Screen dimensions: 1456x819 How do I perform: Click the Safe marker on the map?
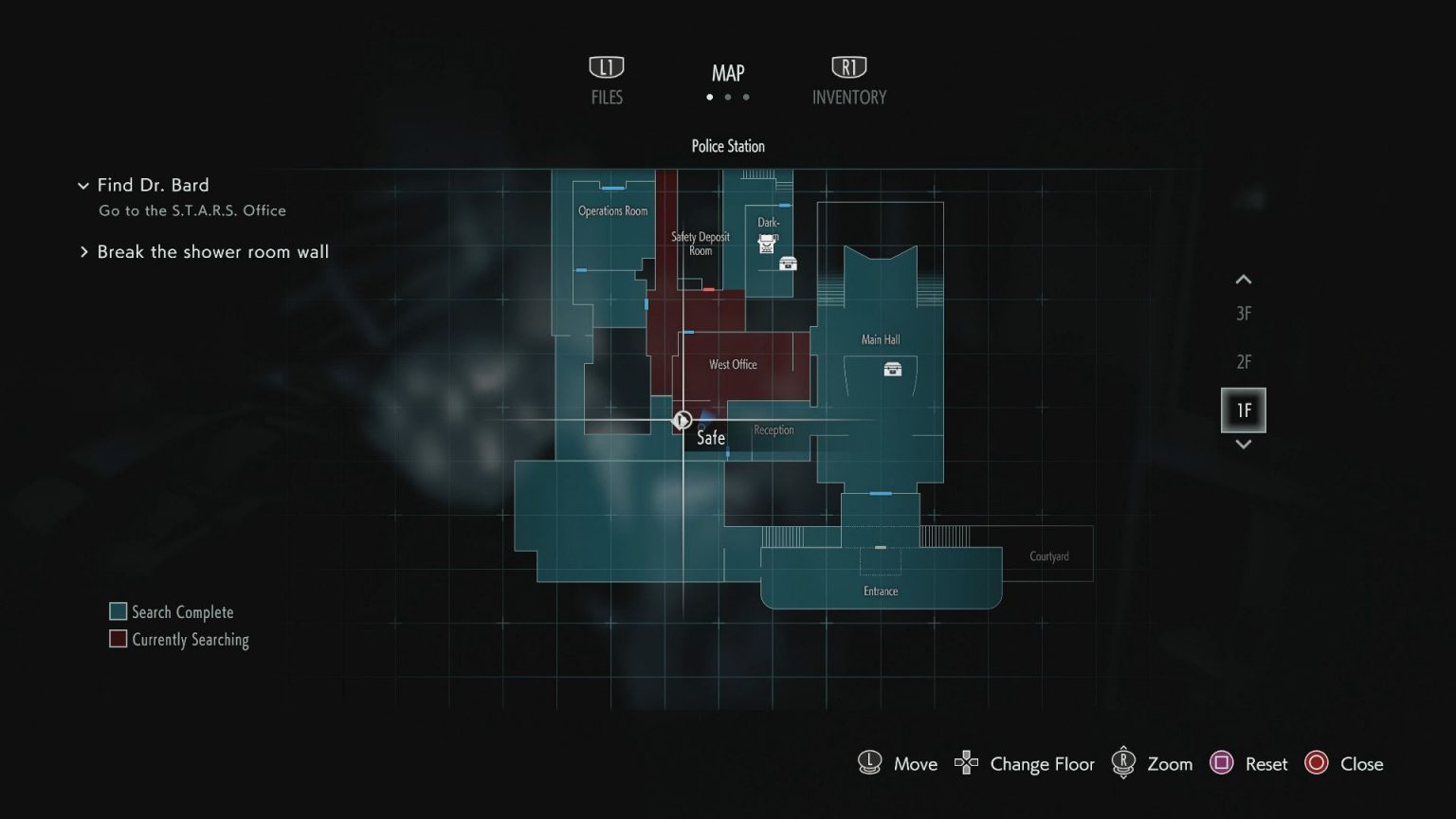(x=709, y=438)
